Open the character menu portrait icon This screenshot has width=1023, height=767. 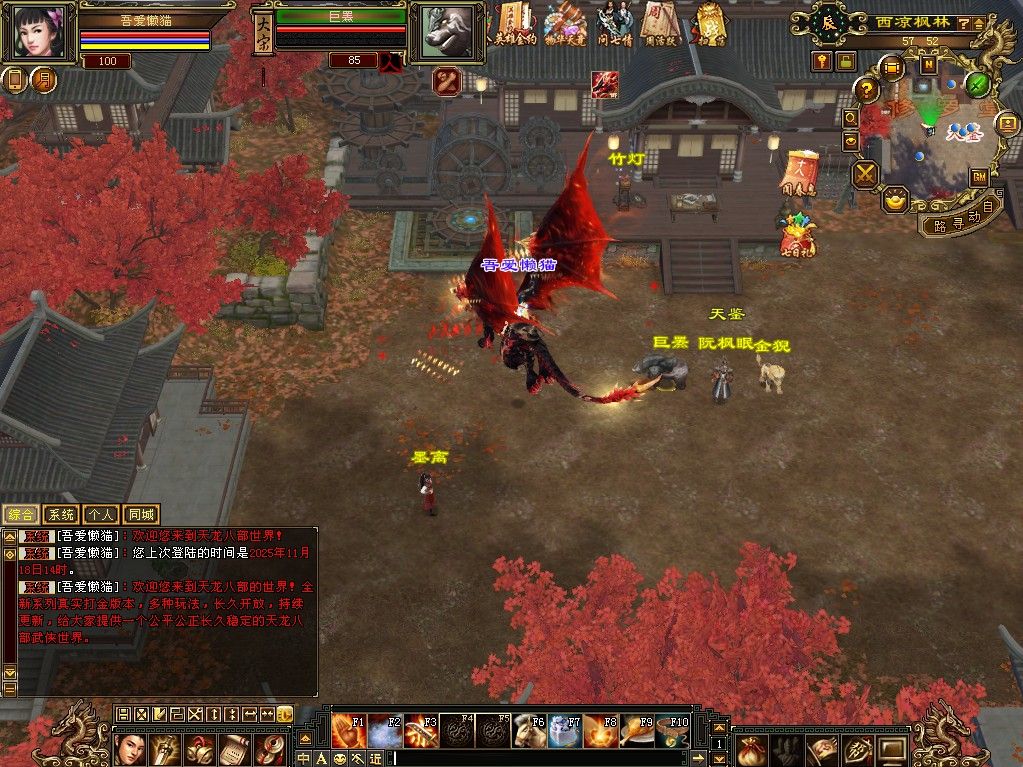[x=130, y=748]
